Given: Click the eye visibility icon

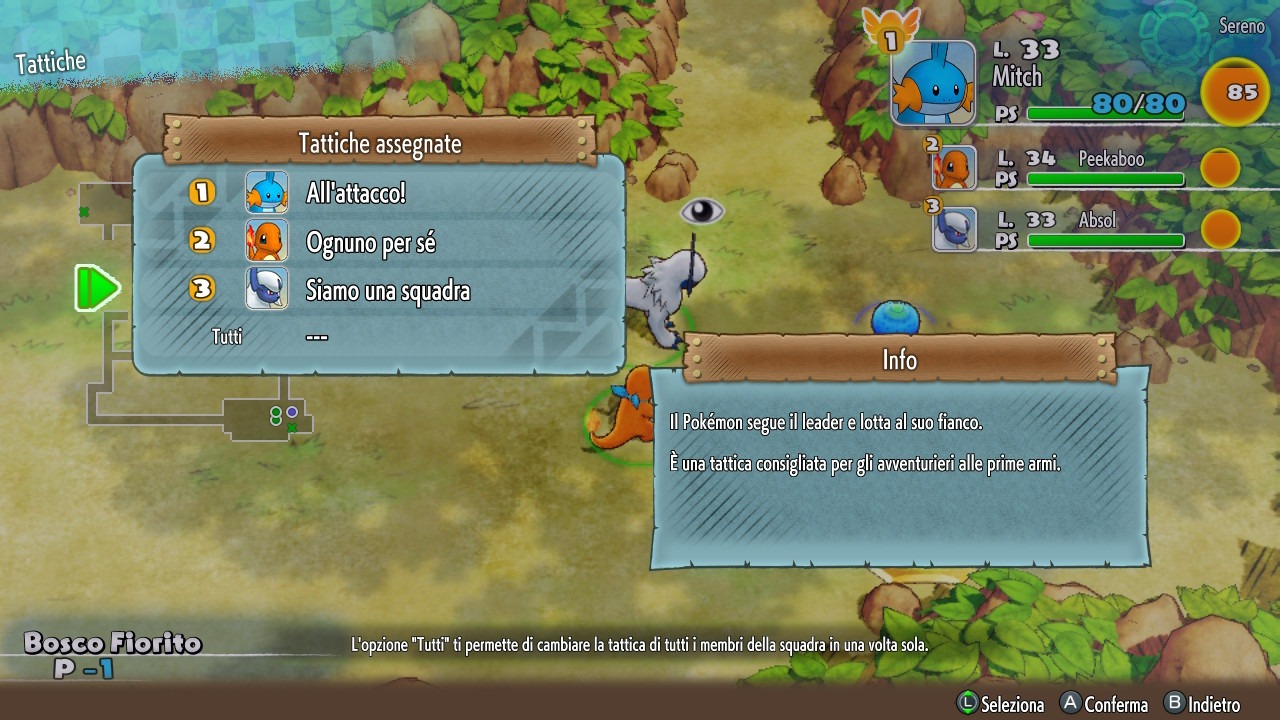Looking at the screenshot, I should coord(702,211).
